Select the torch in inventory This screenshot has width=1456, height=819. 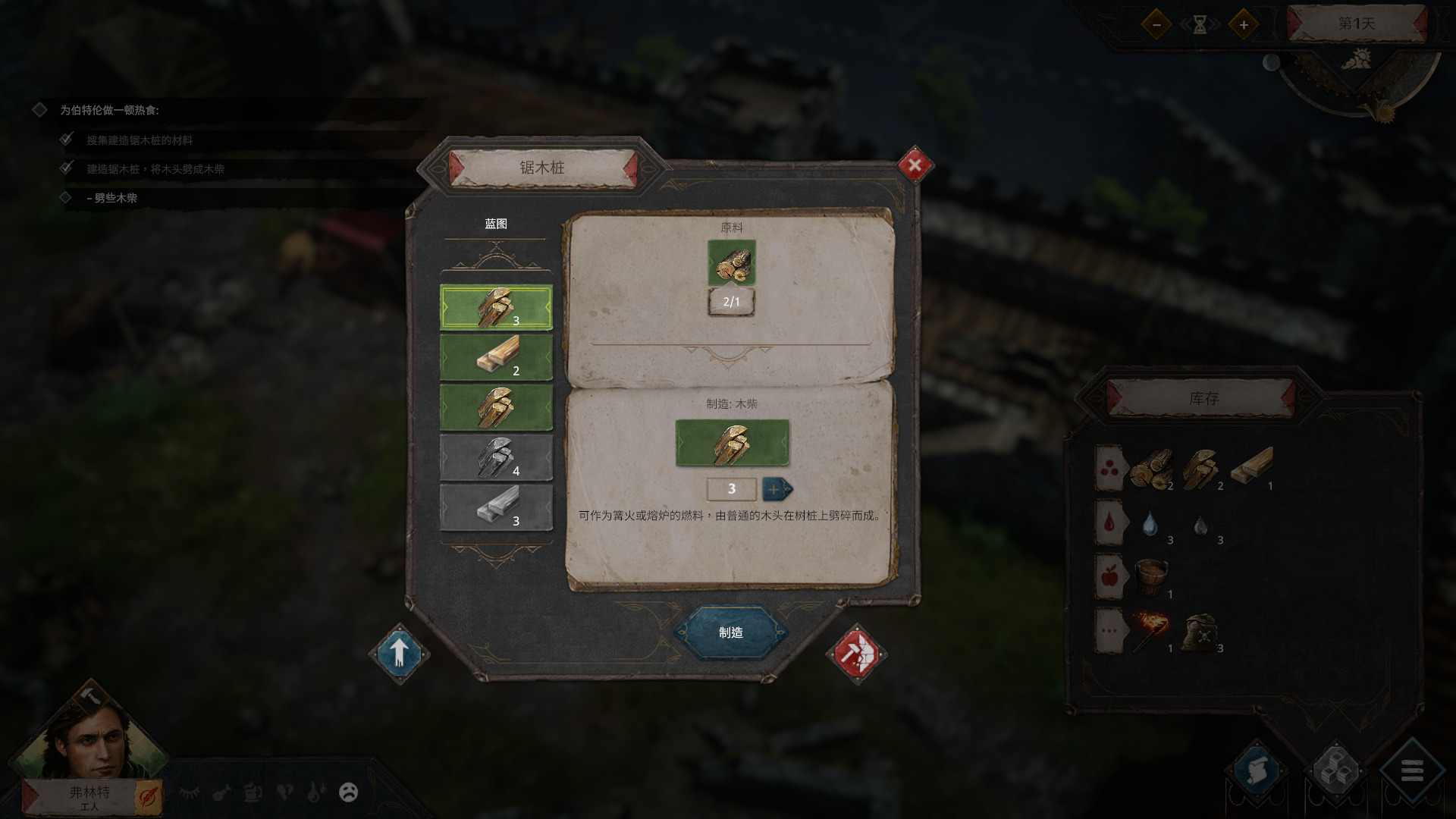[x=1150, y=630]
